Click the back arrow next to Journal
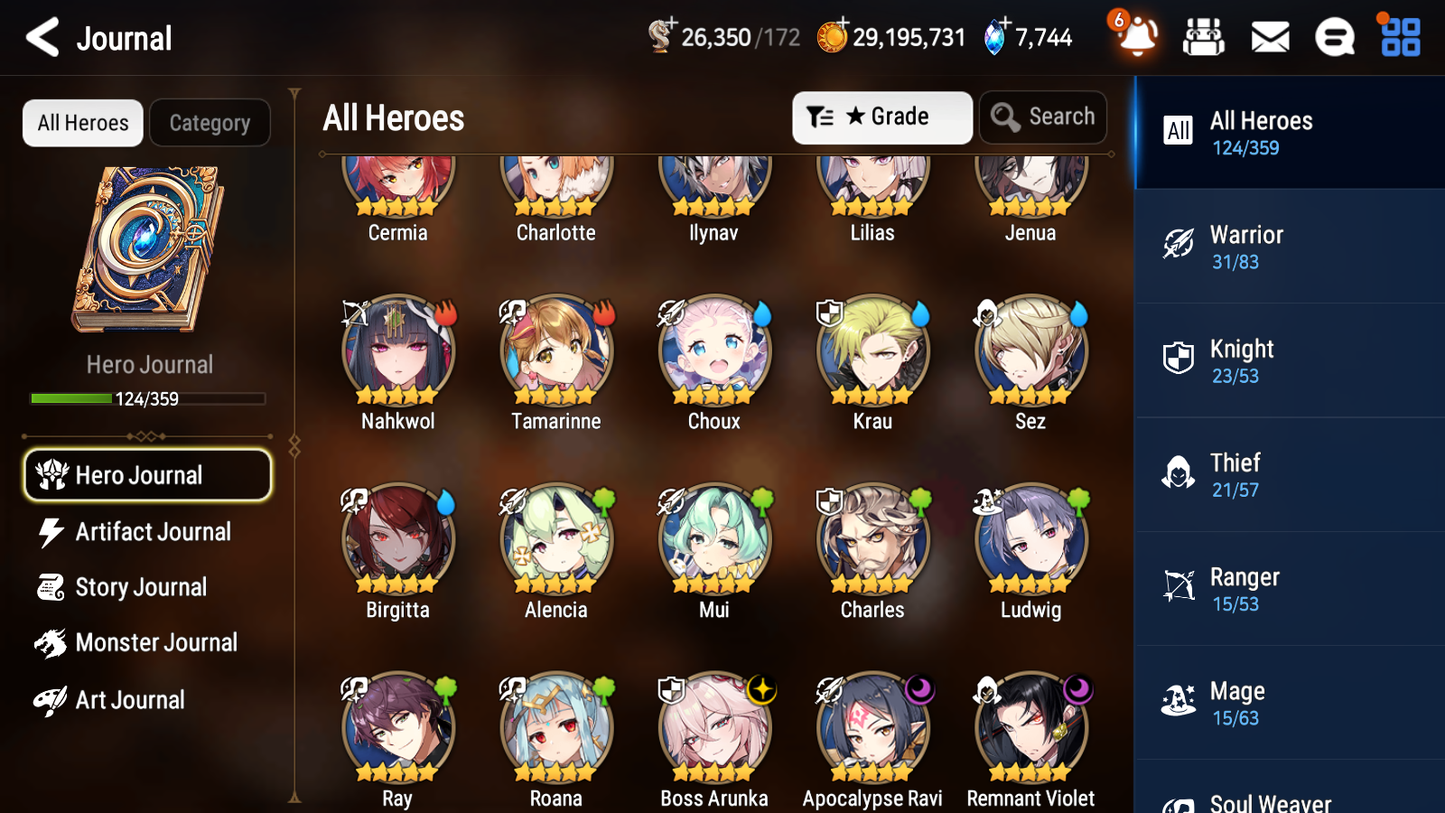Image resolution: width=1445 pixels, height=813 pixels. coord(42,37)
